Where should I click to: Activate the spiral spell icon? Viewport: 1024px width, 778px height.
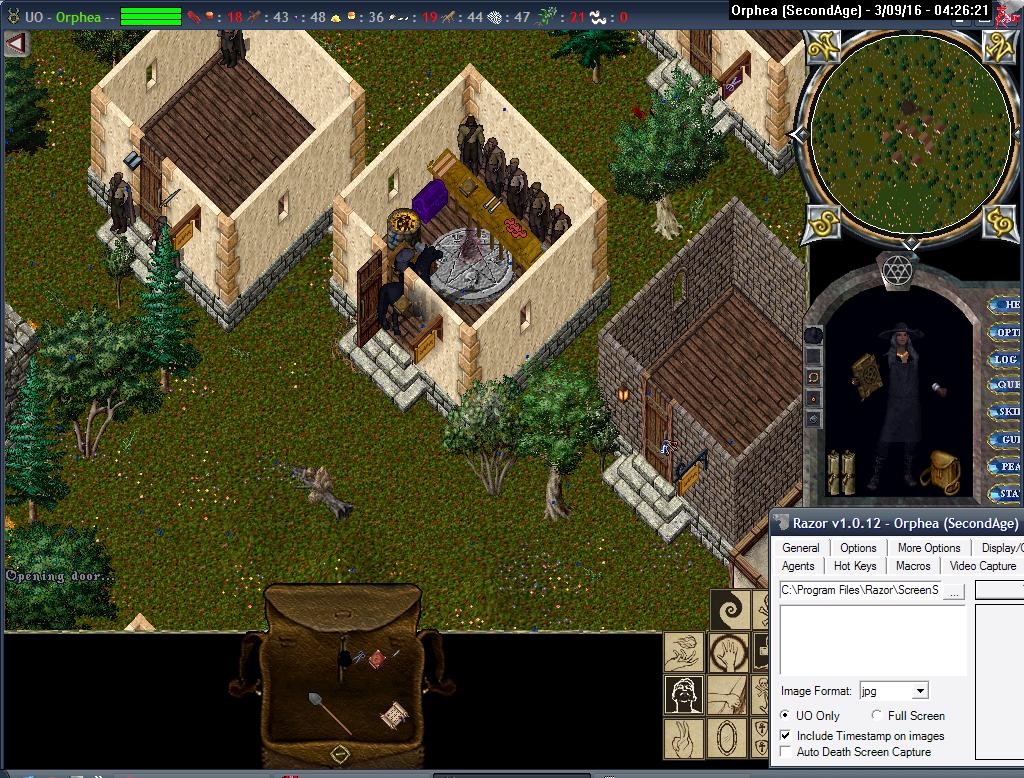pos(729,609)
